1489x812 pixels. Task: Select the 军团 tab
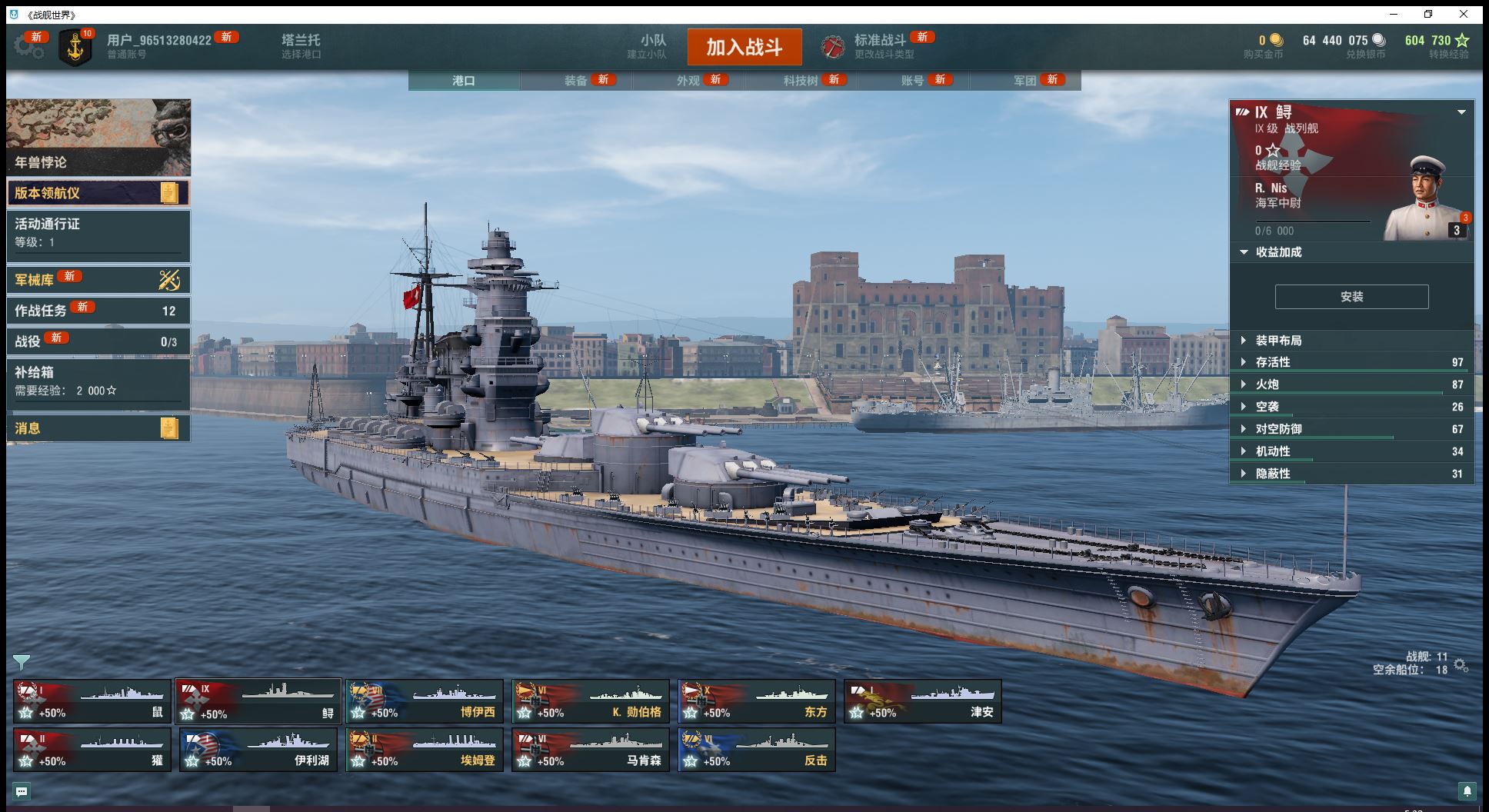coord(1024,81)
